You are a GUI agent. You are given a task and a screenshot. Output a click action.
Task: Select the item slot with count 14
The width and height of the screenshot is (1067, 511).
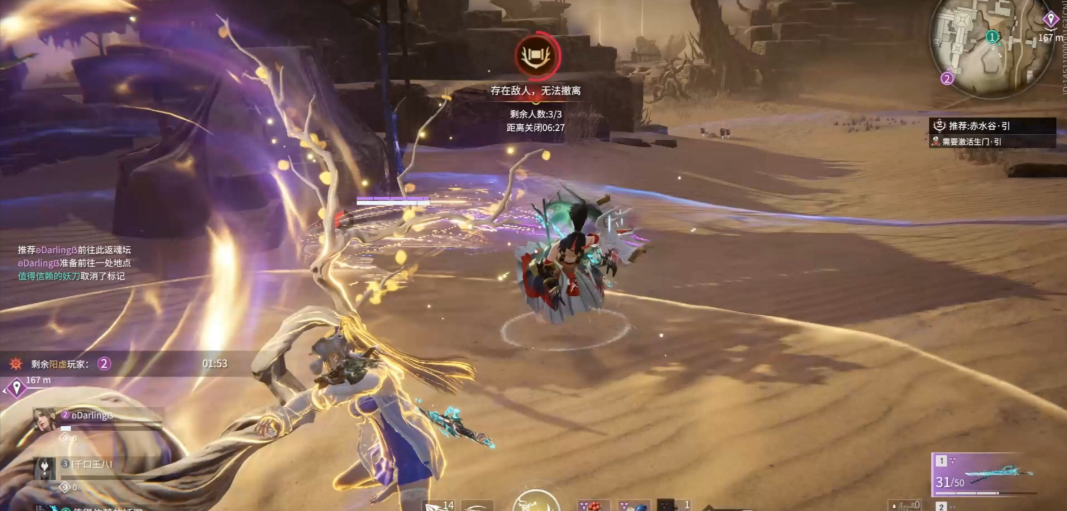pyautogui.click(x=440, y=505)
